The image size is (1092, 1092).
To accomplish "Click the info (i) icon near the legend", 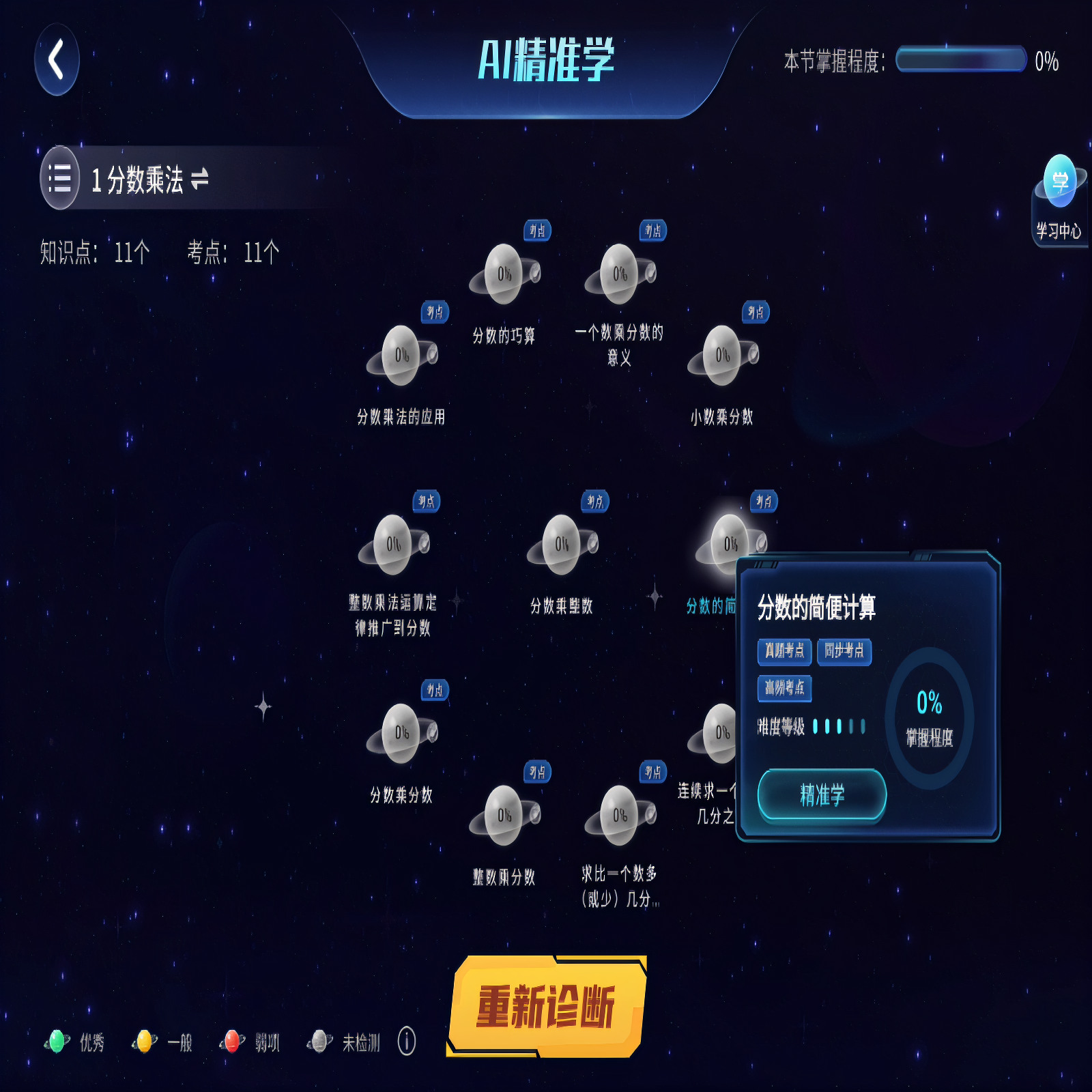I will [407, 1041].
